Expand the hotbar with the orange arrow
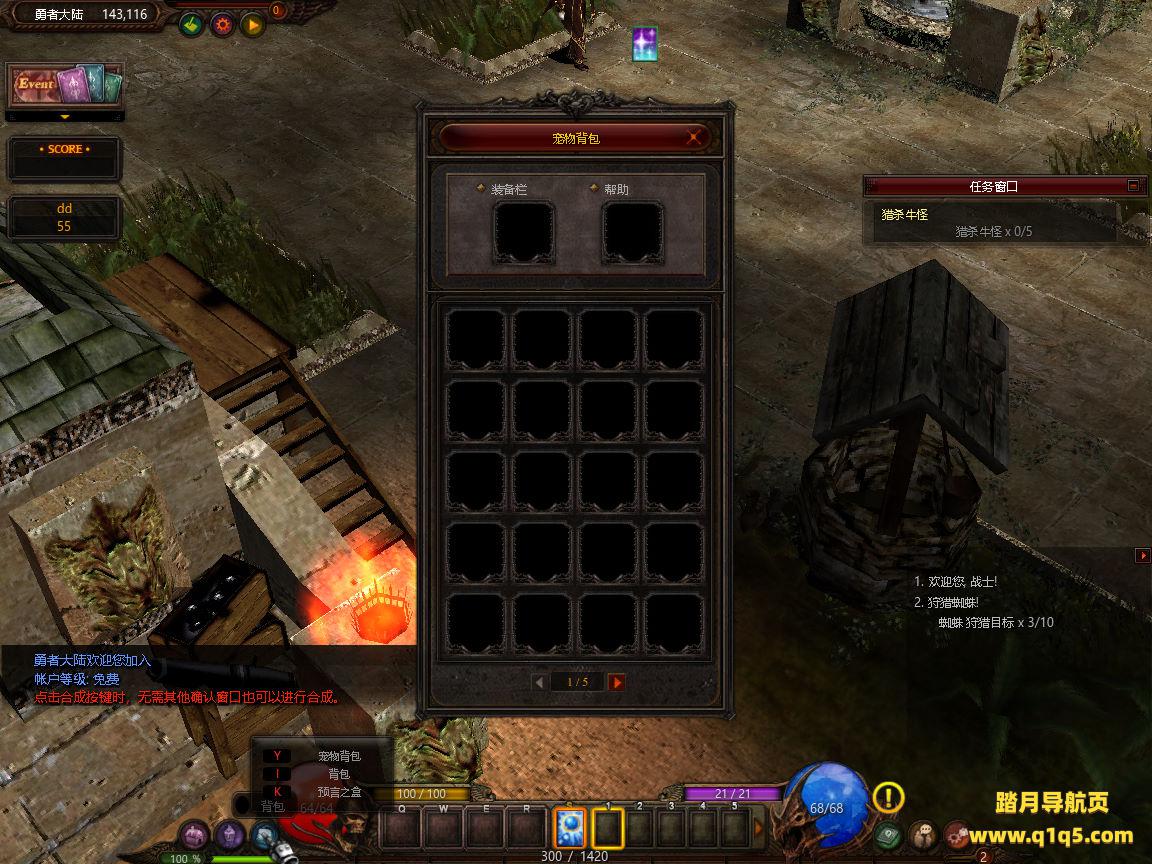The image size is (1152, 864). click(x=758, y=828)
